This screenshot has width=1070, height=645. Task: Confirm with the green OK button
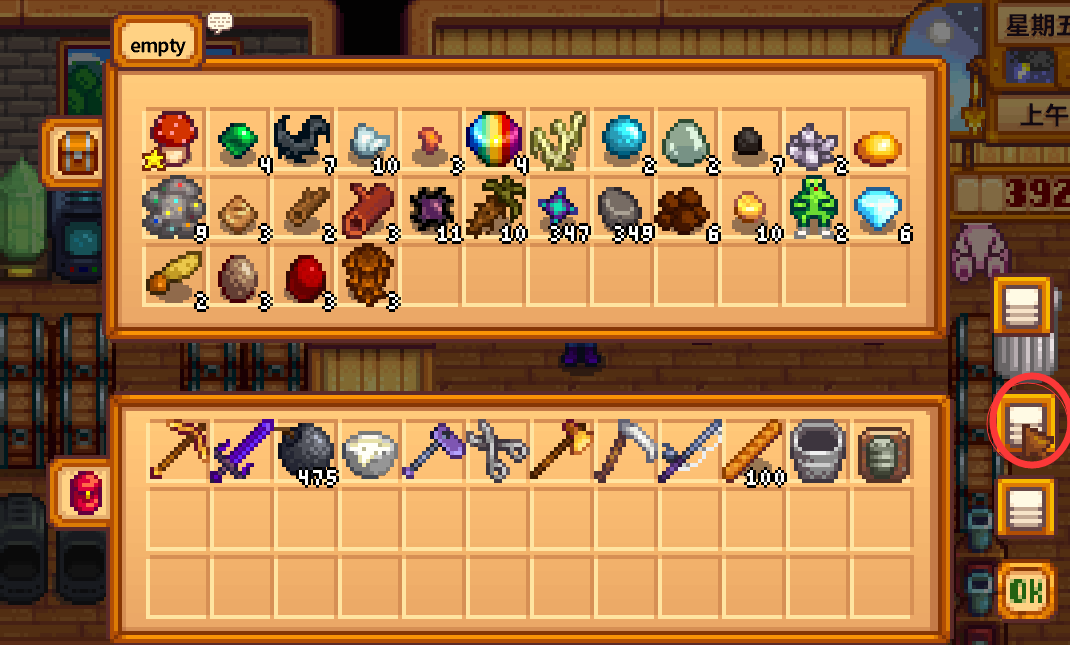click(x=1024, y=592)
